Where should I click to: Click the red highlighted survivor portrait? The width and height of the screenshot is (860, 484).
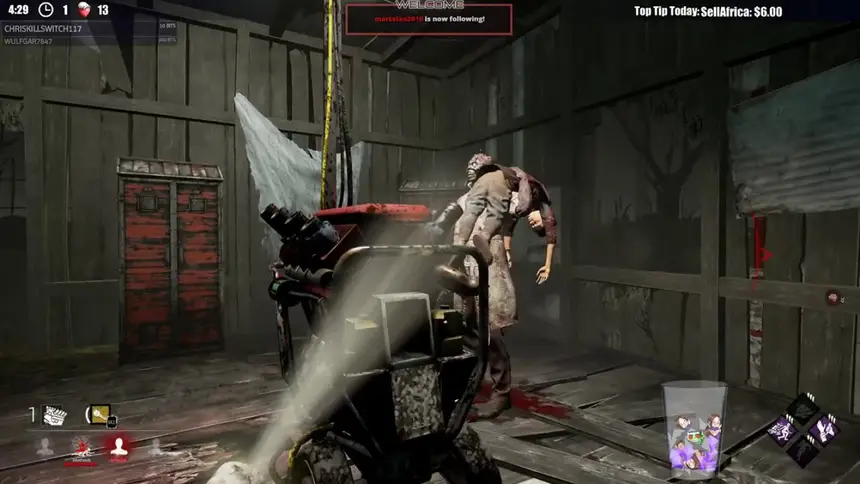(x=119, y=448)
